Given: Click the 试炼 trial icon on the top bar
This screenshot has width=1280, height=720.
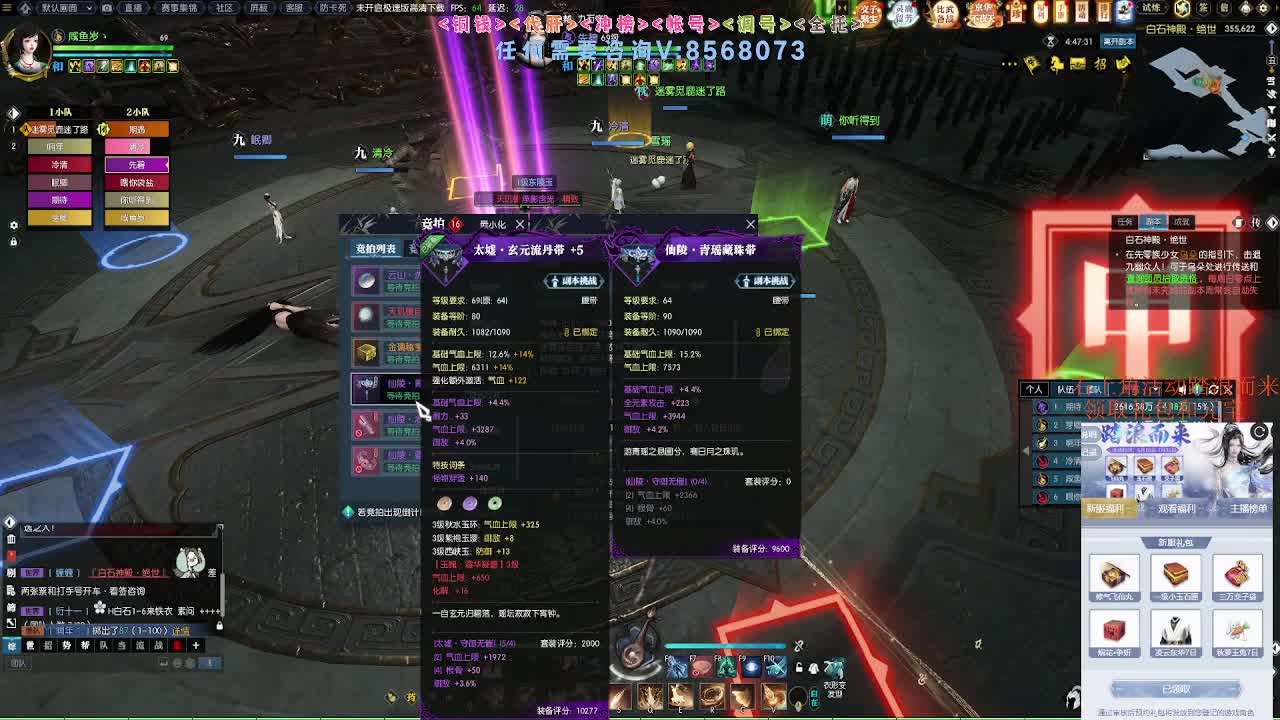Looking at the screenshot, I should point(1151,10).
